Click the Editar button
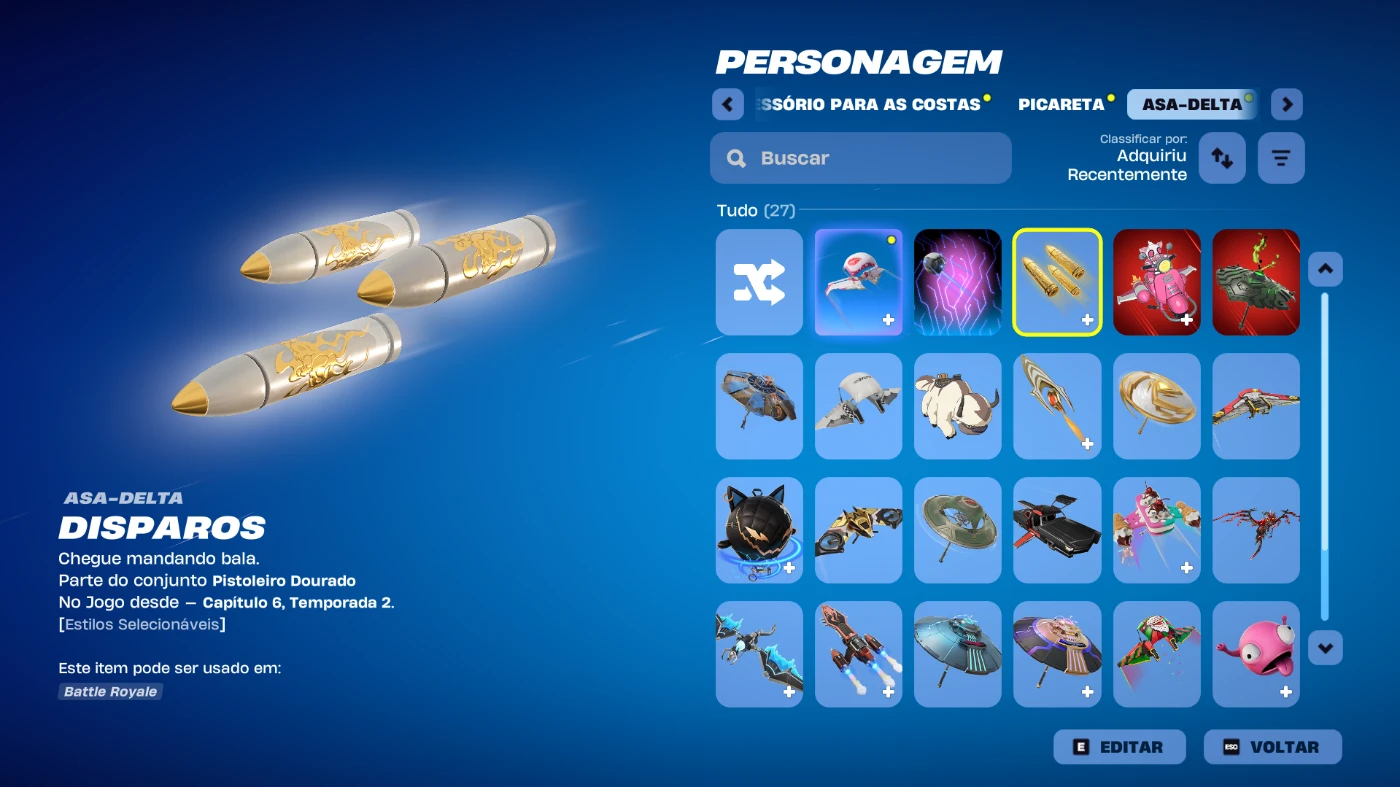The width and height of the screenshot is (1400, 787). point(1119,747)
